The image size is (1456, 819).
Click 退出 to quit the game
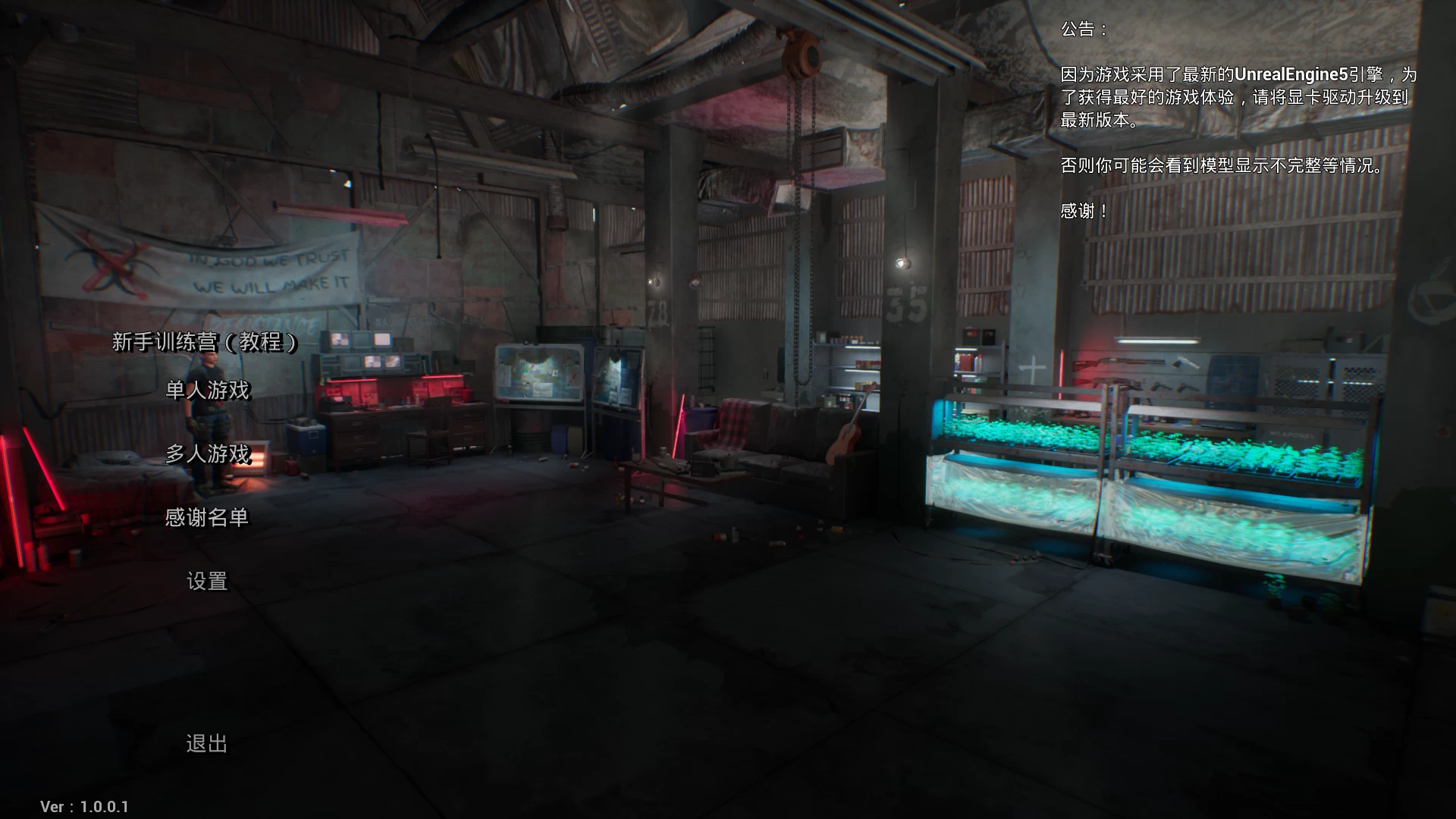click(x=207, y=744)
